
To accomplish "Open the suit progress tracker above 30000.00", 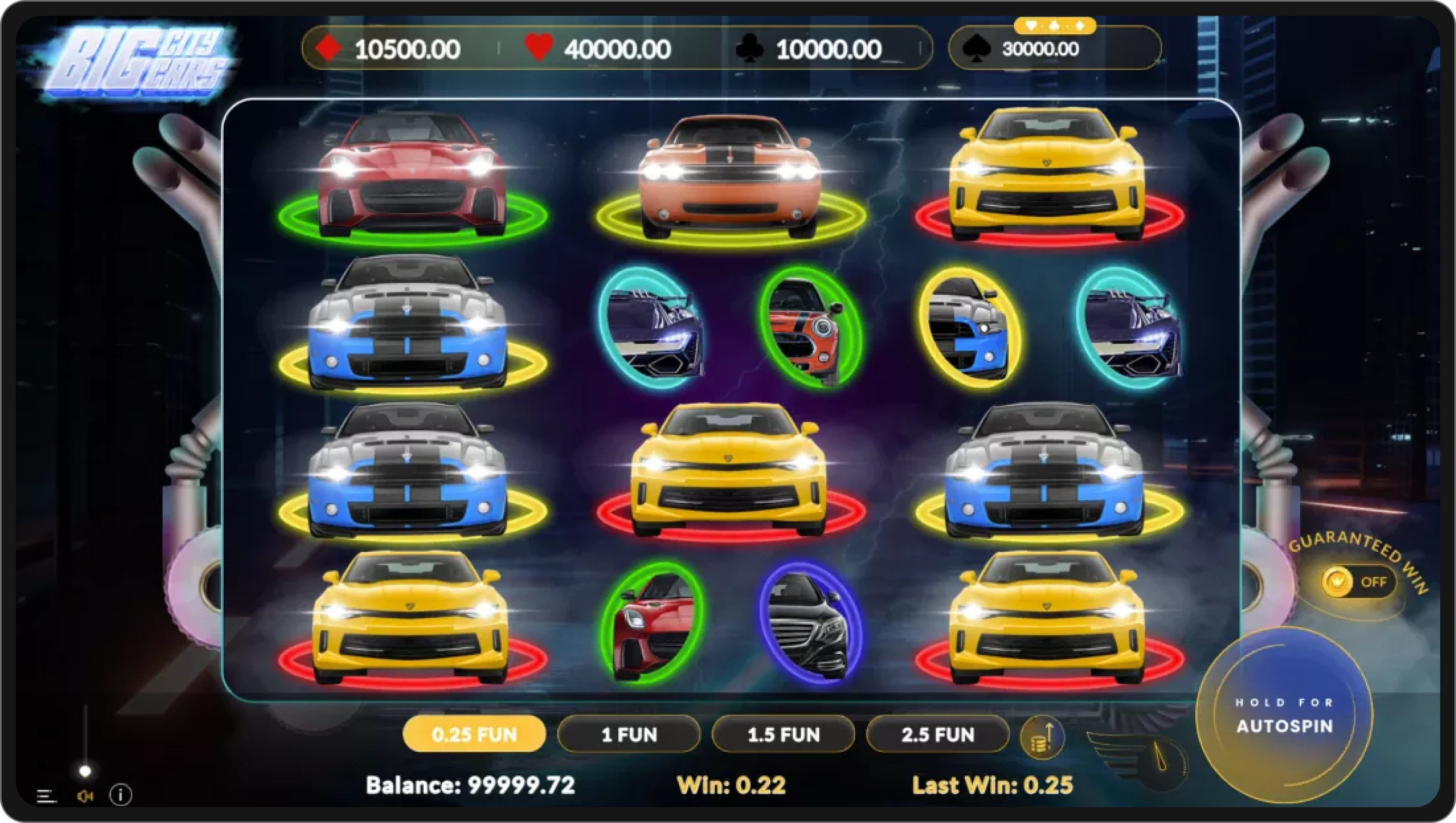I will pos(1055,25).
